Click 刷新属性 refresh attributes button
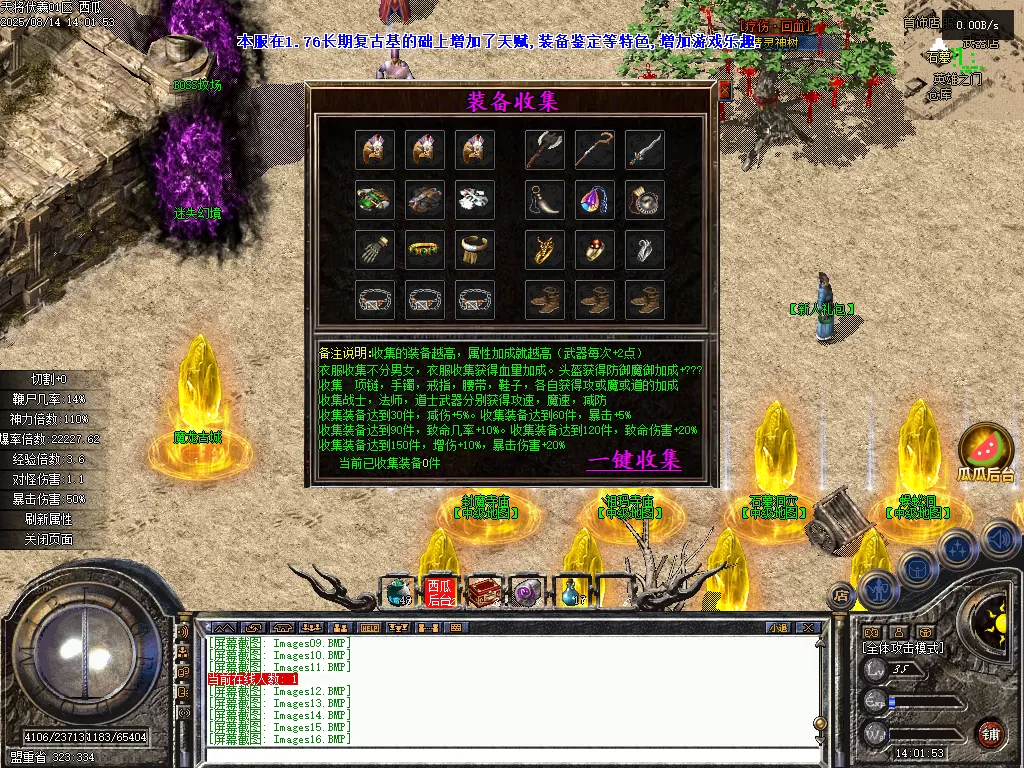The width and height of the screenshot is (1024, 768). point(49,519)
